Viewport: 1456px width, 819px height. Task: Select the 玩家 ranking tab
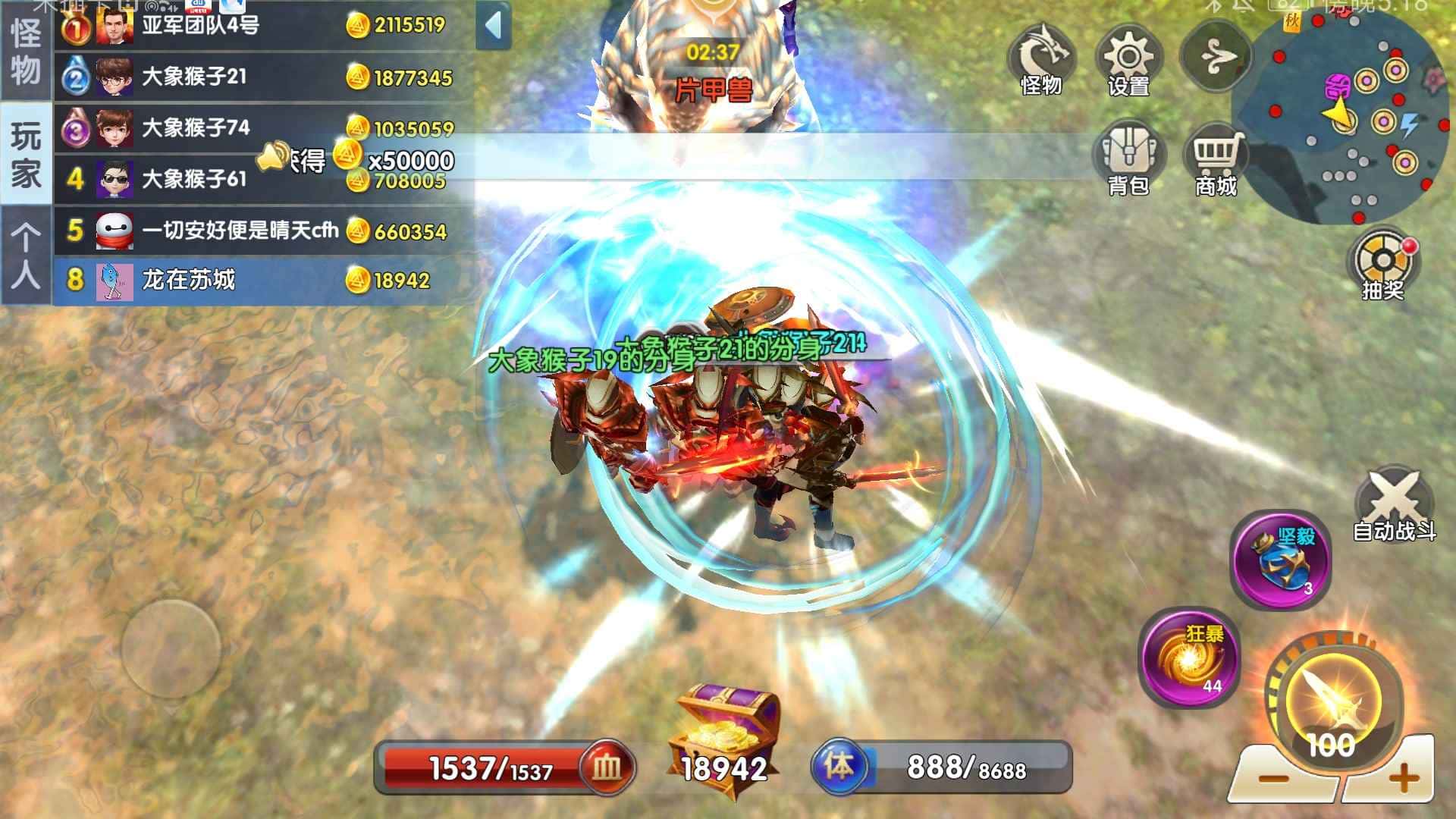(25, 154)
